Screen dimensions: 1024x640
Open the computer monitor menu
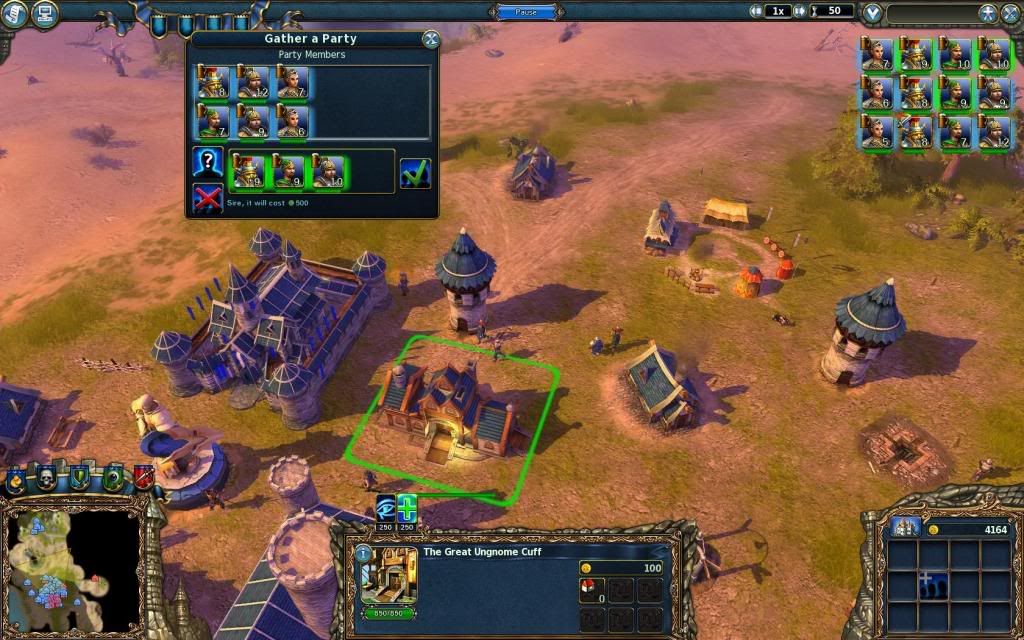tap(44, 13)
